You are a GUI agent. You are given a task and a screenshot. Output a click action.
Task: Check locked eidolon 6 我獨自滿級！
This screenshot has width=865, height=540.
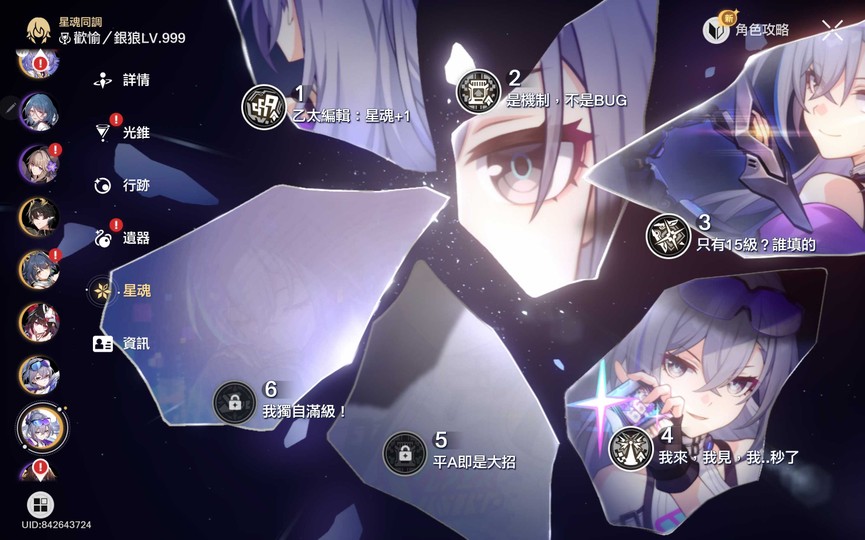click(235, 403)
